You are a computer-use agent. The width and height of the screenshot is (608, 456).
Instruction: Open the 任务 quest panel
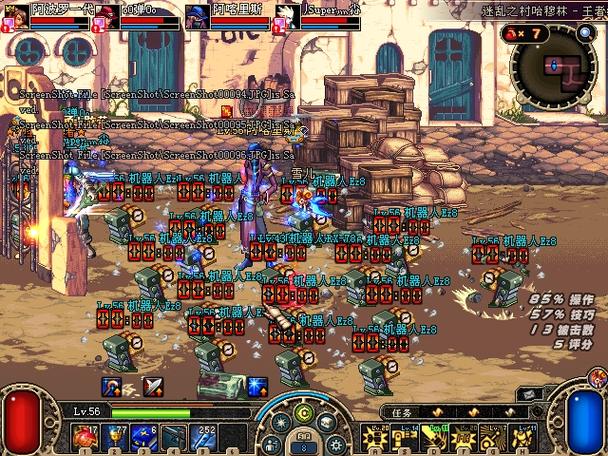402,411
